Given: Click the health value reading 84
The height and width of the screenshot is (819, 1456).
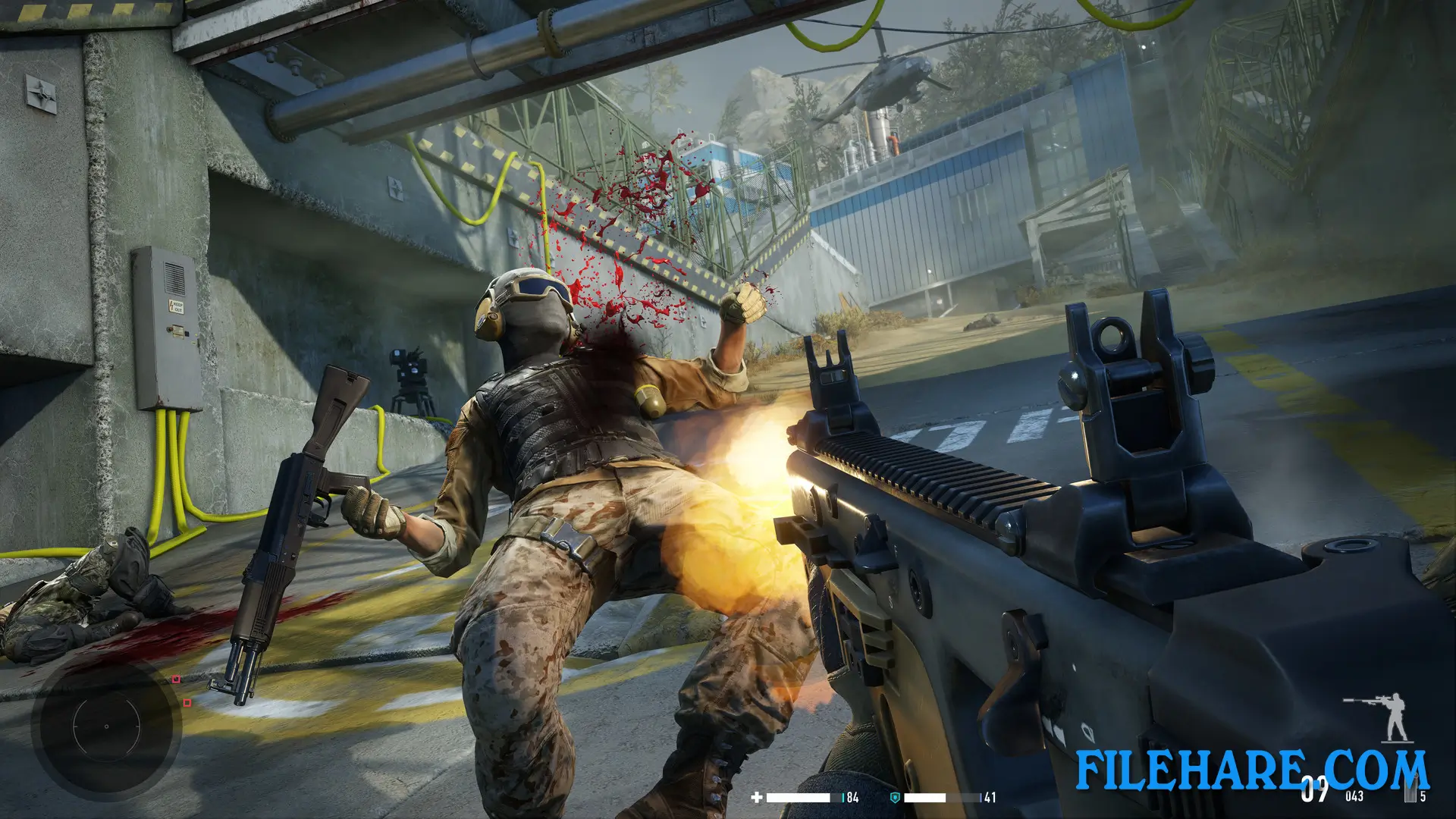Looking at the screenshot, I should click(852, 798).
